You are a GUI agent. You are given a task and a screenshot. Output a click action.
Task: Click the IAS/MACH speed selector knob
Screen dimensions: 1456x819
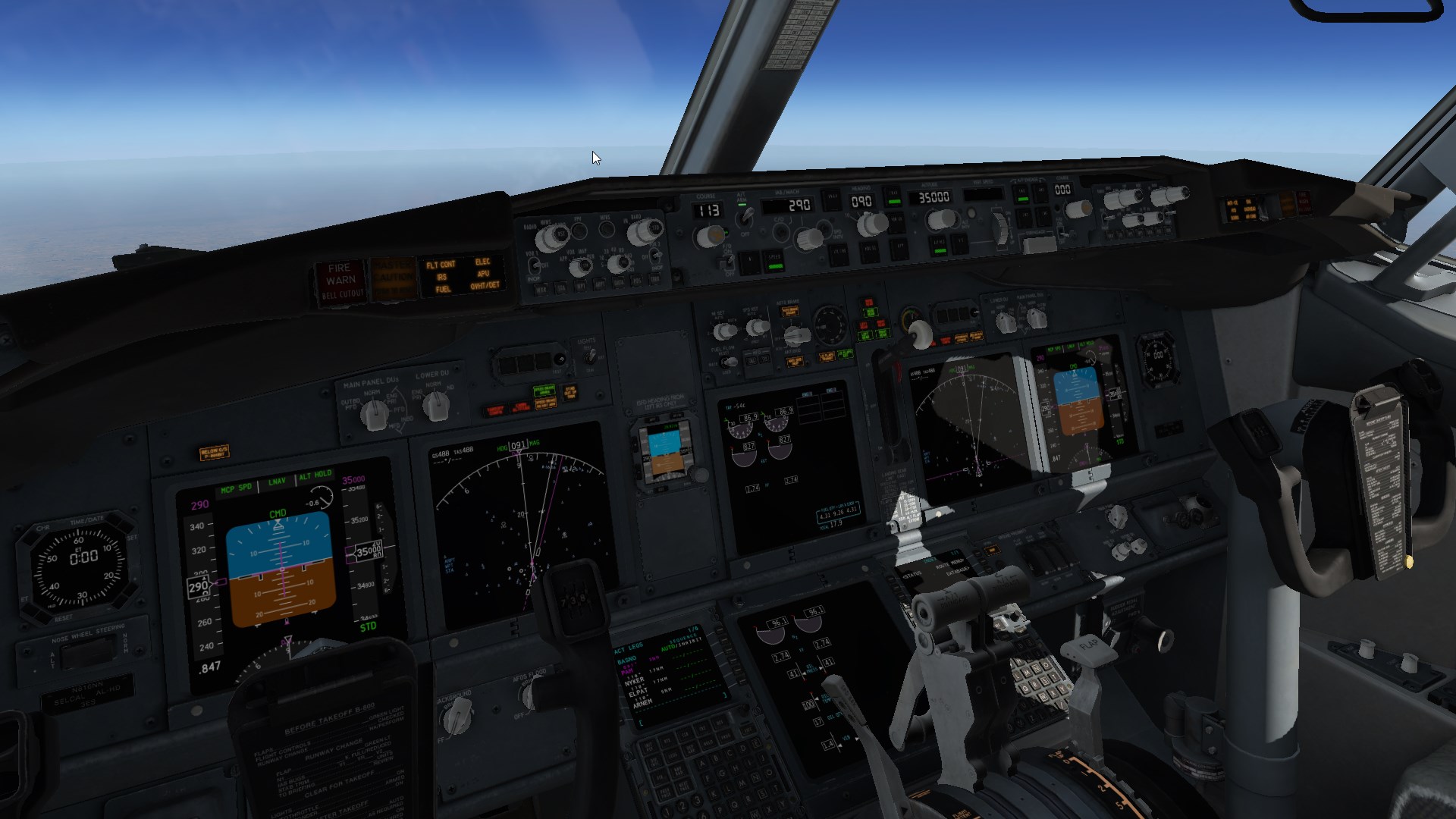(x=808, y=239)
